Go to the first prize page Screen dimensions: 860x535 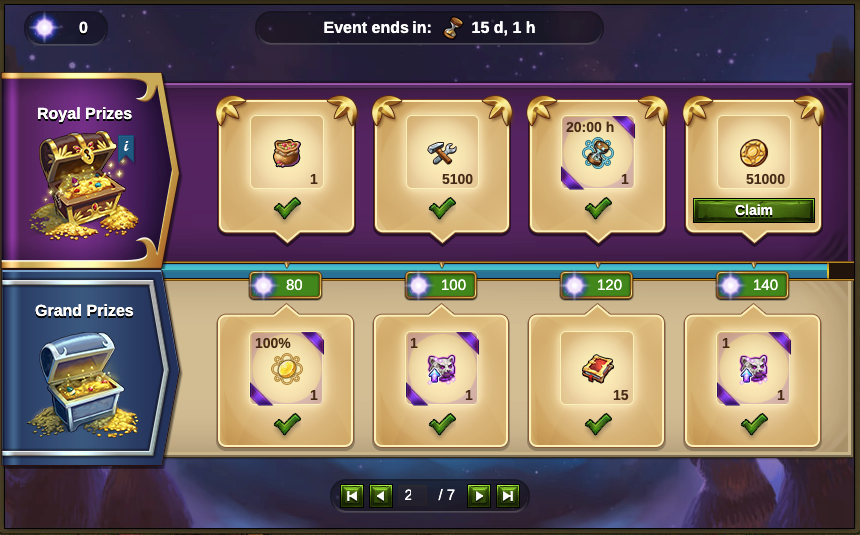(351, 496)
